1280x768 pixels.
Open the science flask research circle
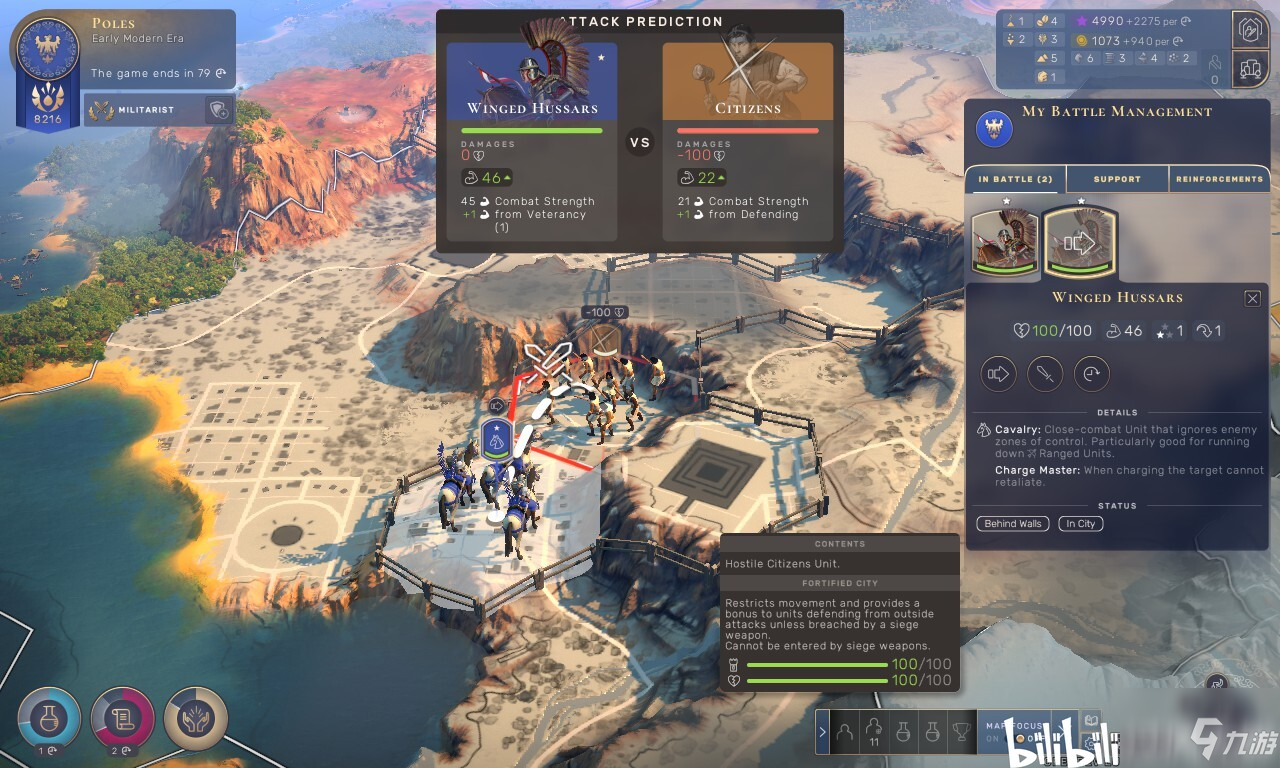47,717
